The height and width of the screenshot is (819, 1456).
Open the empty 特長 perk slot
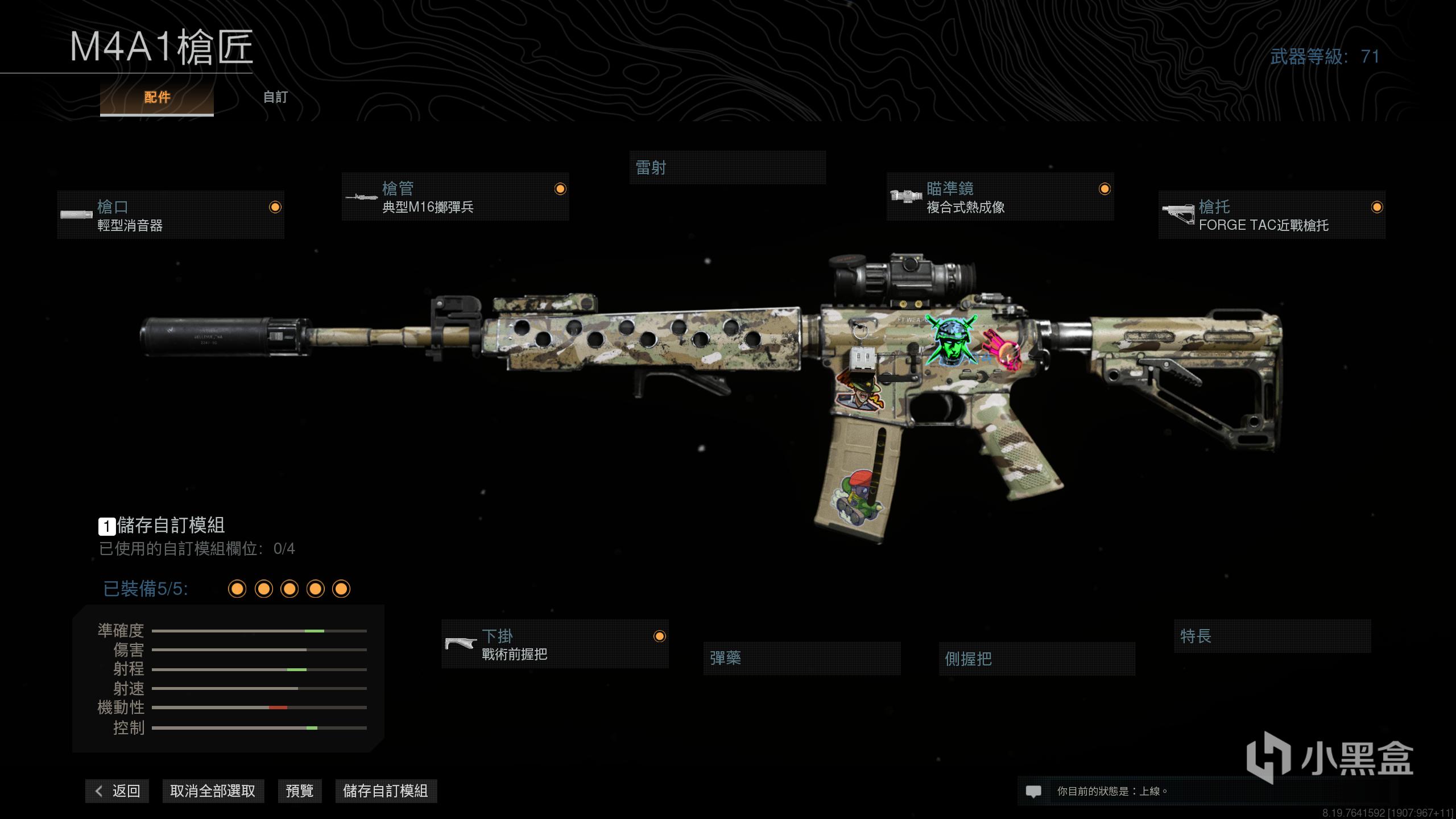tap(1272, 636)
